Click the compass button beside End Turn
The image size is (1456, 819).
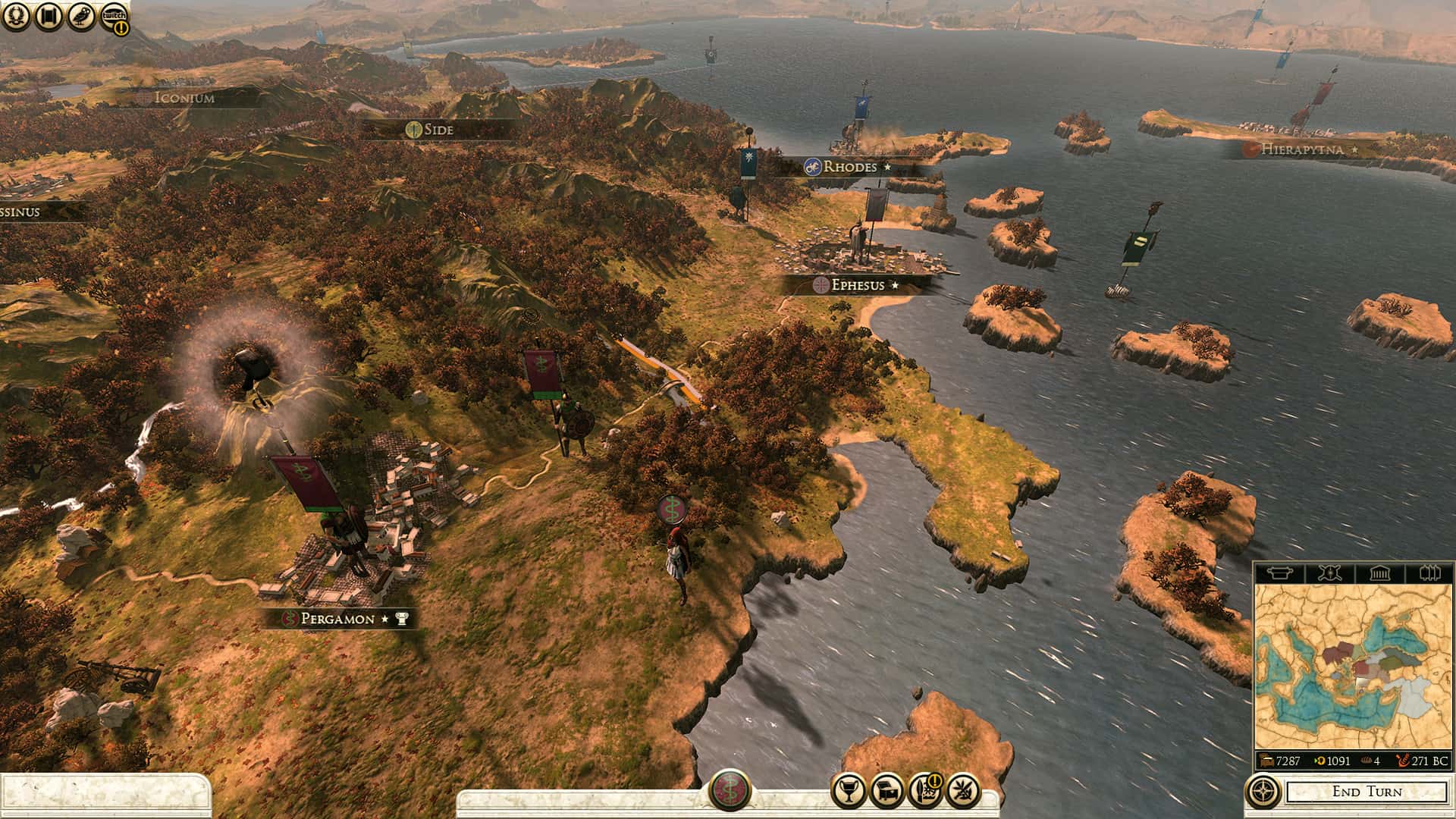[x=1263, y=792]
